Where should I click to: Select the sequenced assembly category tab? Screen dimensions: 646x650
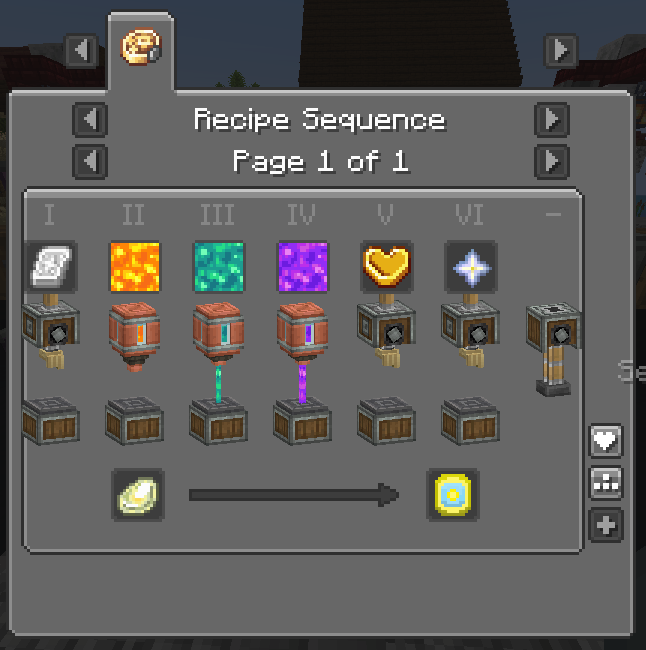point(140,49)
